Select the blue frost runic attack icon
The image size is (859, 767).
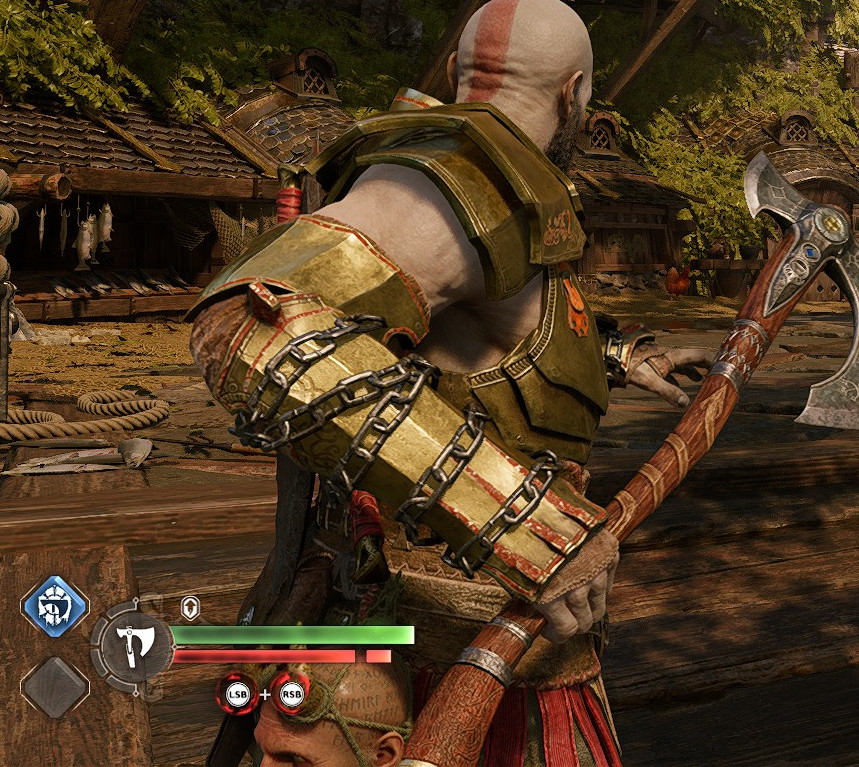tap(54, 606)
